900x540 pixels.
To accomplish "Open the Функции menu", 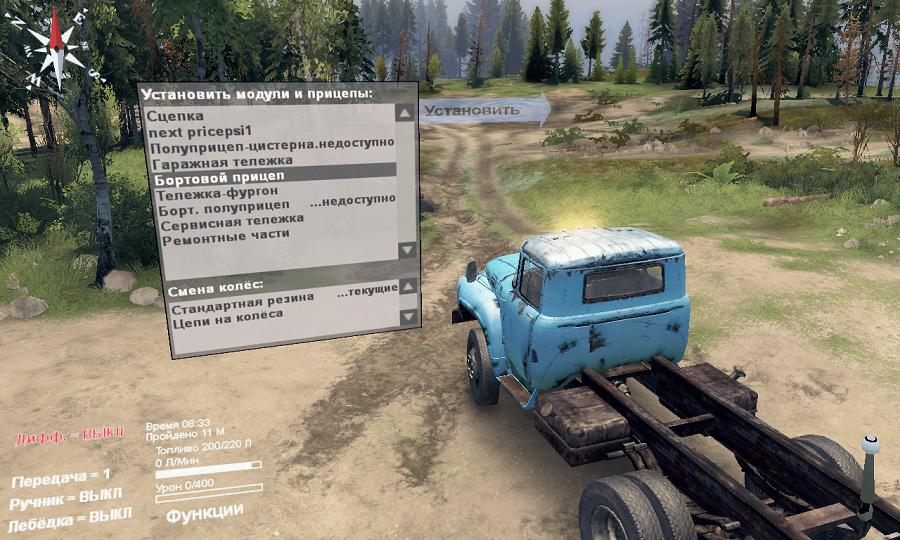I will click(x=204, y=512).
